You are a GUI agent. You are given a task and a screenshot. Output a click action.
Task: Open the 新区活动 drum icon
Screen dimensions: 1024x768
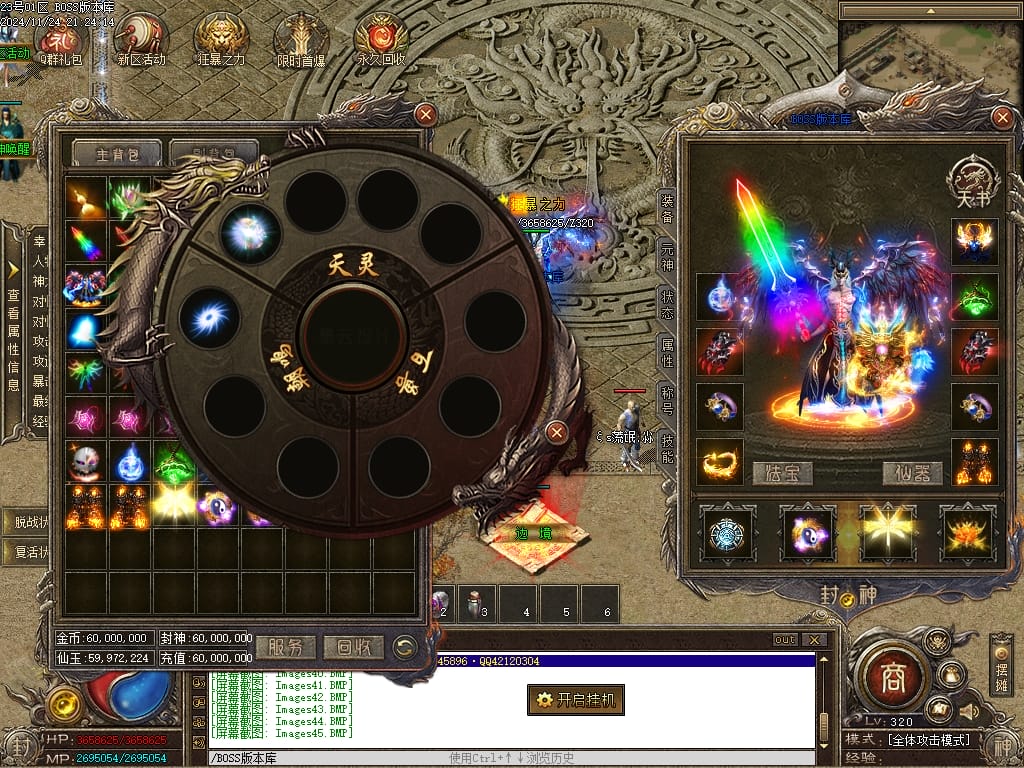(141, 38)
